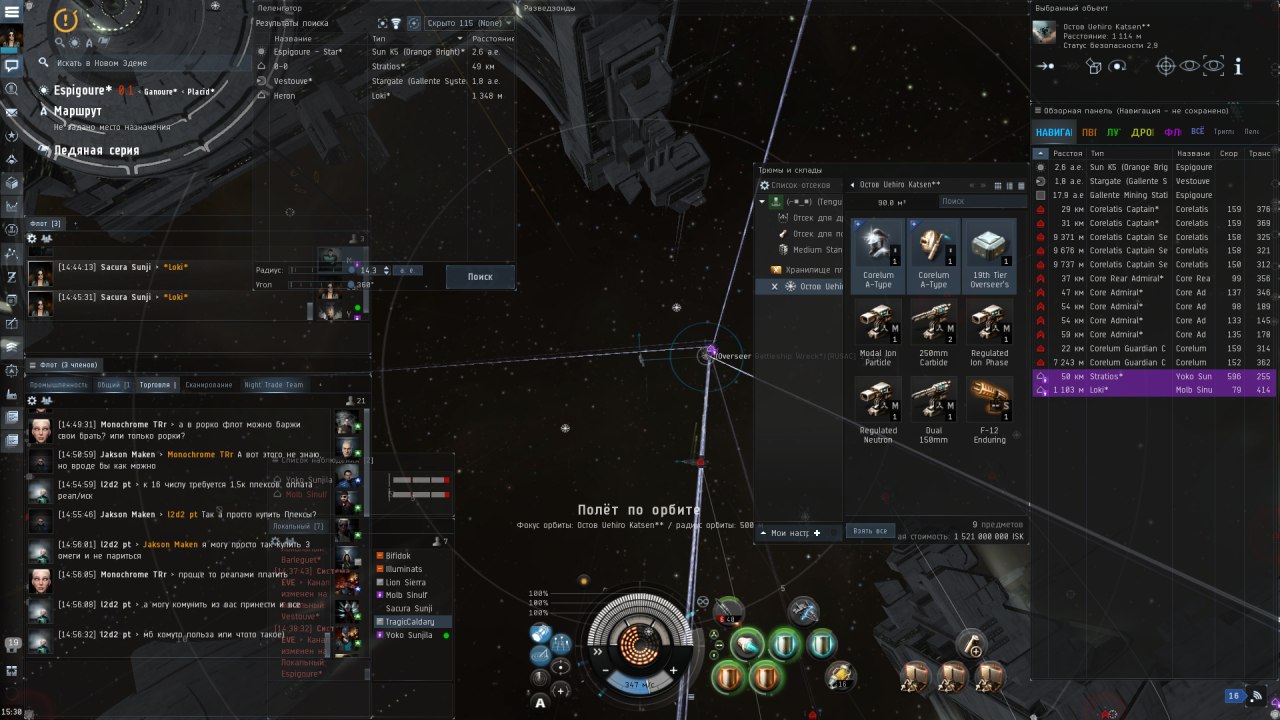Select the 19th Tier Overseer's item
The width and height of the screenshot is (1280, 720).
pos(989,257)
